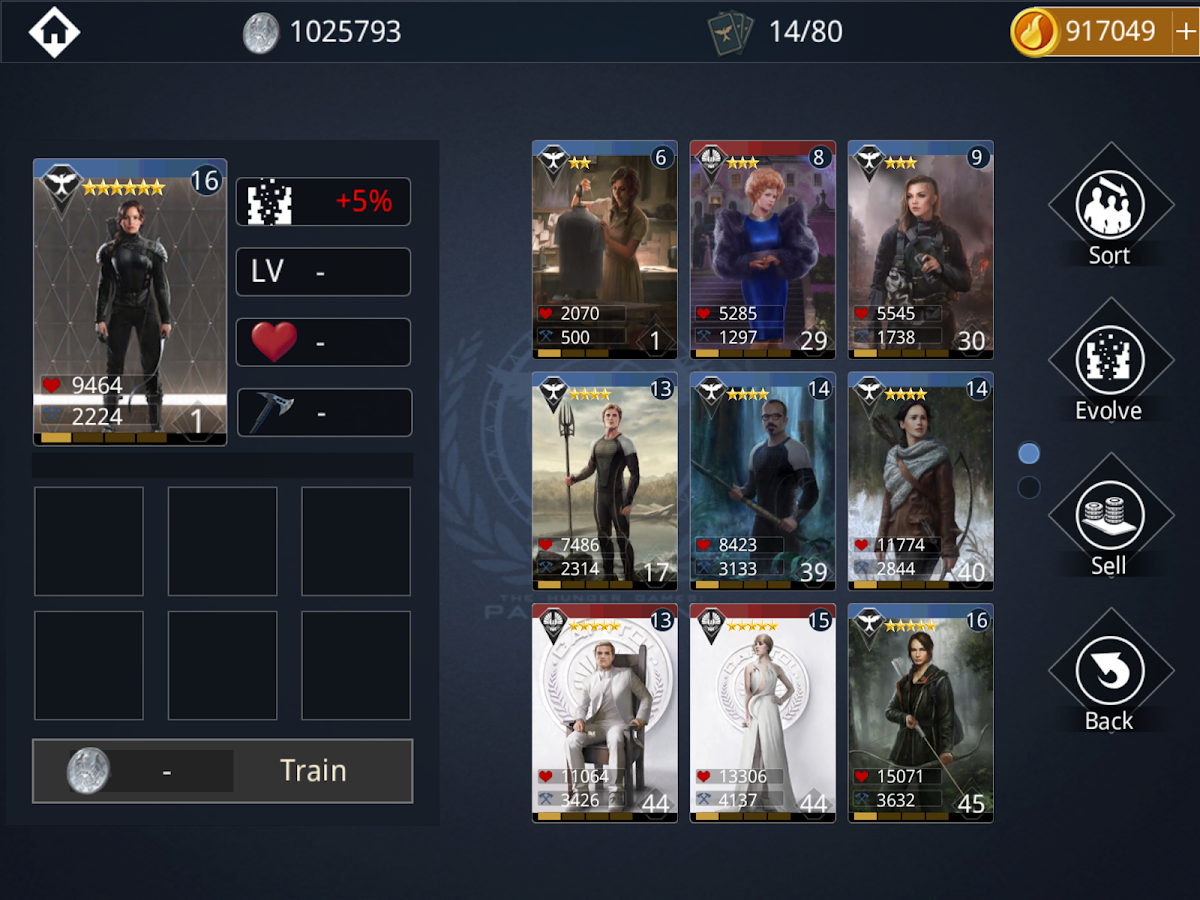Choose the blue dress card with 5285 health
The height and width of the screenshot is (900, 1200).
[x=762, y=250]
